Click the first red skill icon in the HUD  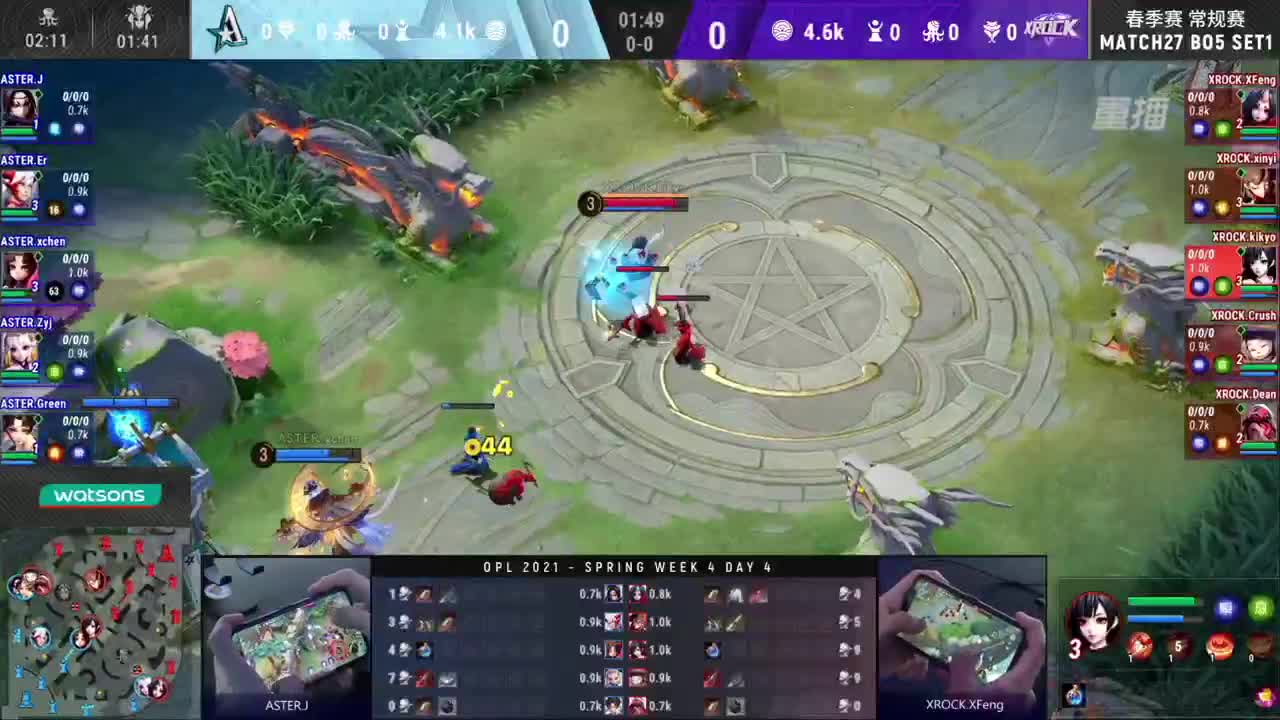point(1141,647)
